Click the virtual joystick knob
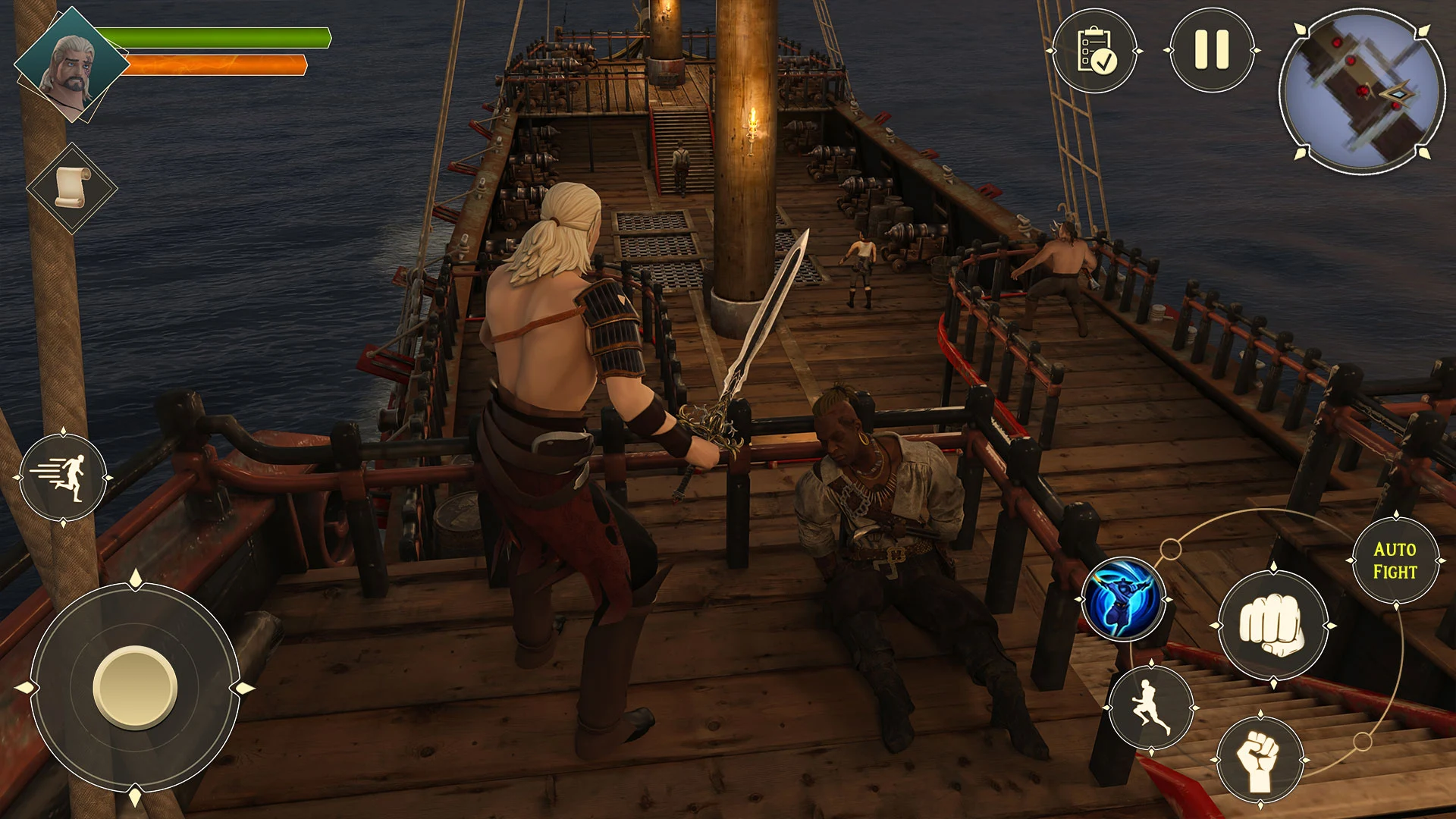The width and height of the screenshot is (1456, 819). (x=135, y=687)
